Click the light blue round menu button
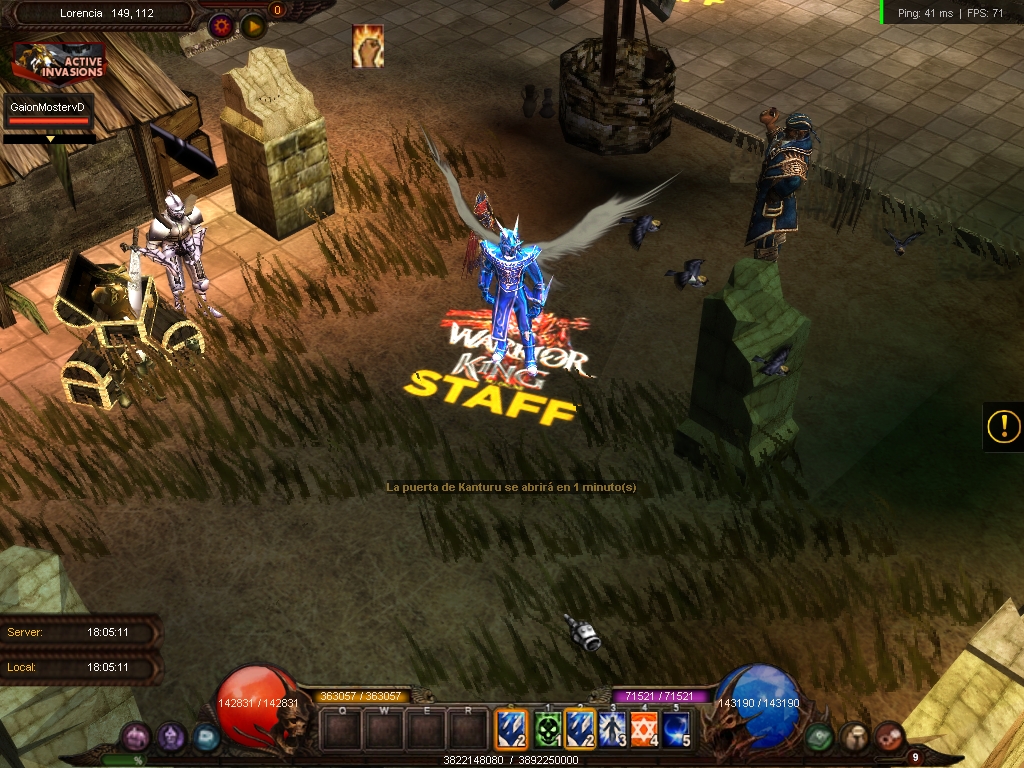Viewport: 1024px width, 768px height. (206, 738)
